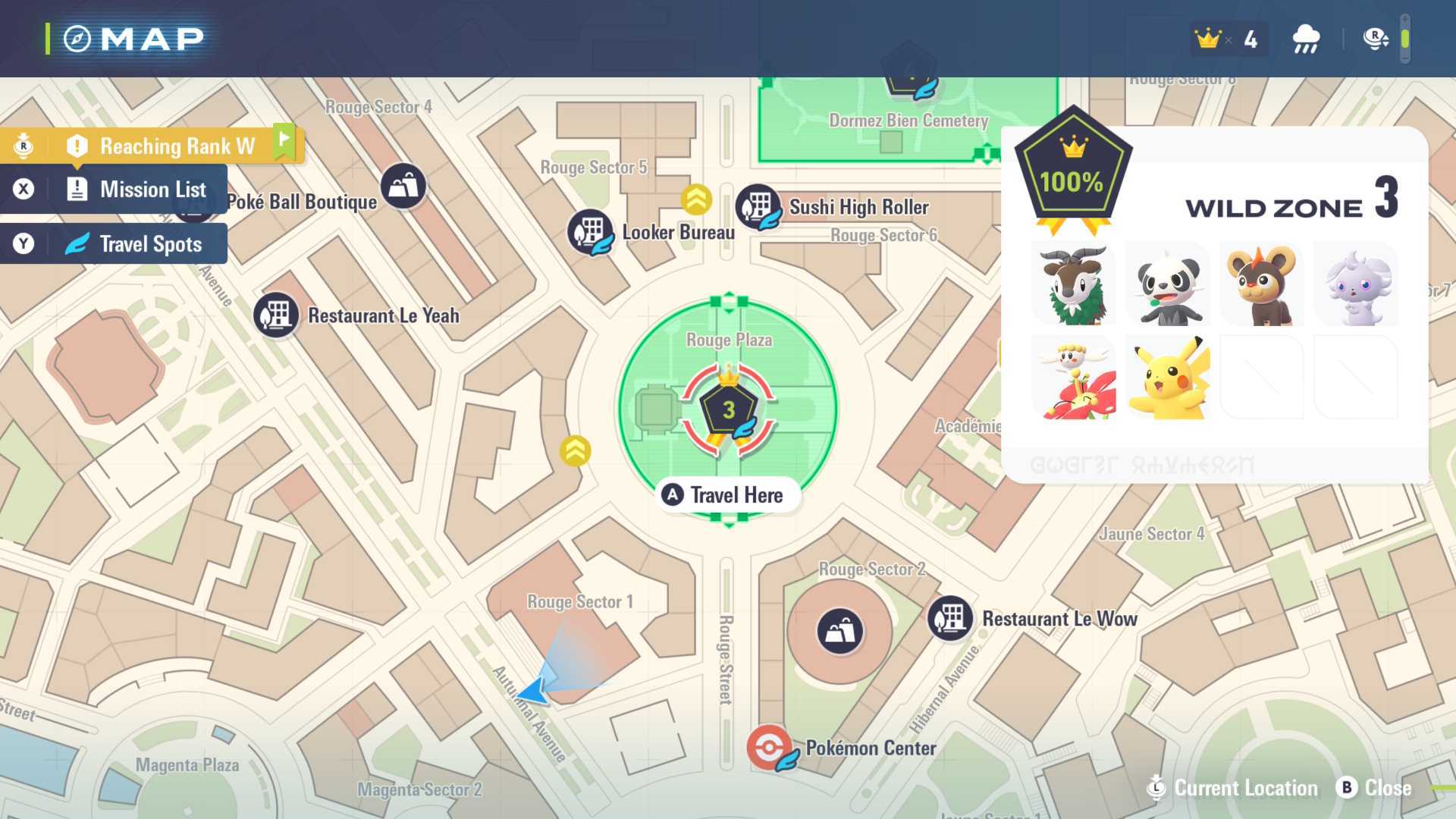The height and width of the screenshot is (819, 1456).
Task: Select the Looker Bureau map marker
Action: [590, 231]
